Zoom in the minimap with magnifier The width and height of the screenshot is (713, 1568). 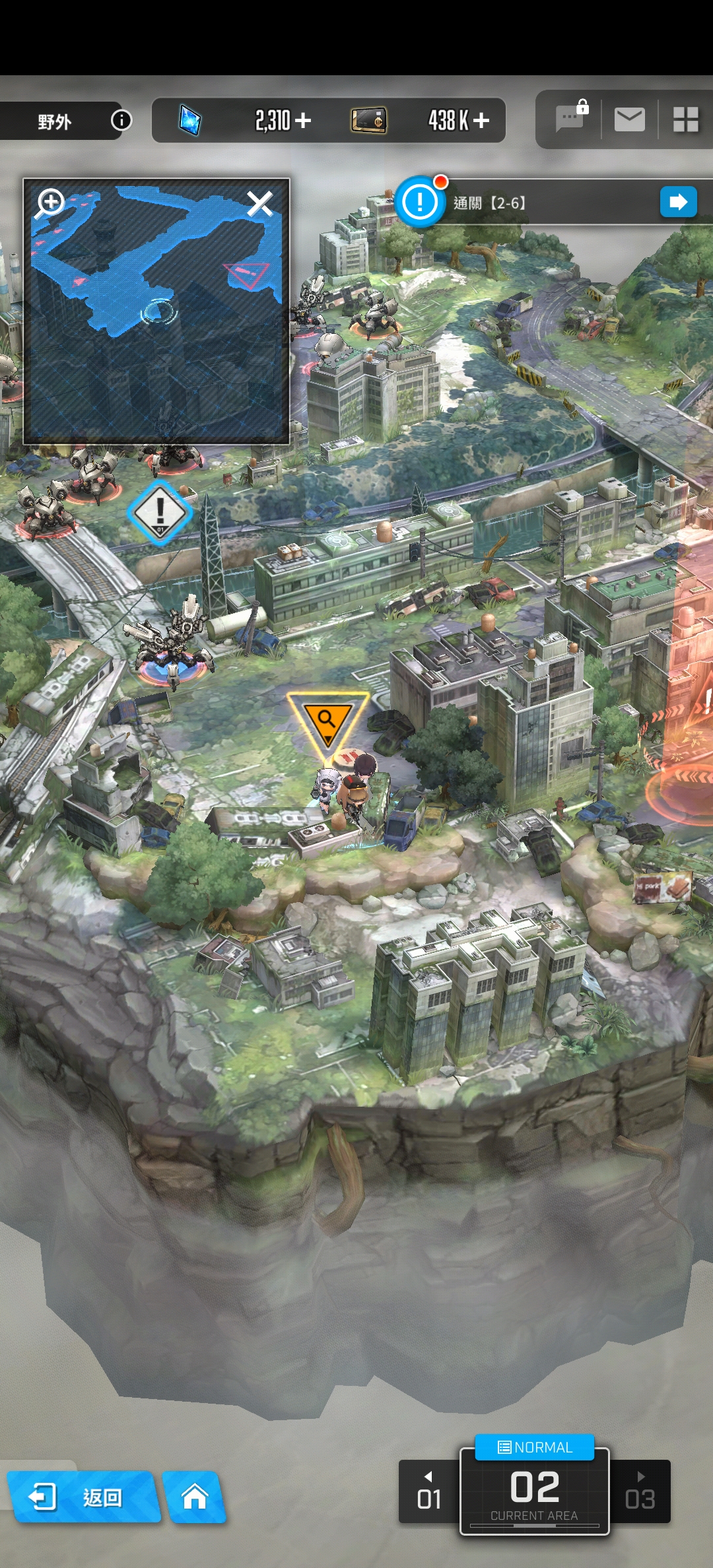tap(50, 202)
